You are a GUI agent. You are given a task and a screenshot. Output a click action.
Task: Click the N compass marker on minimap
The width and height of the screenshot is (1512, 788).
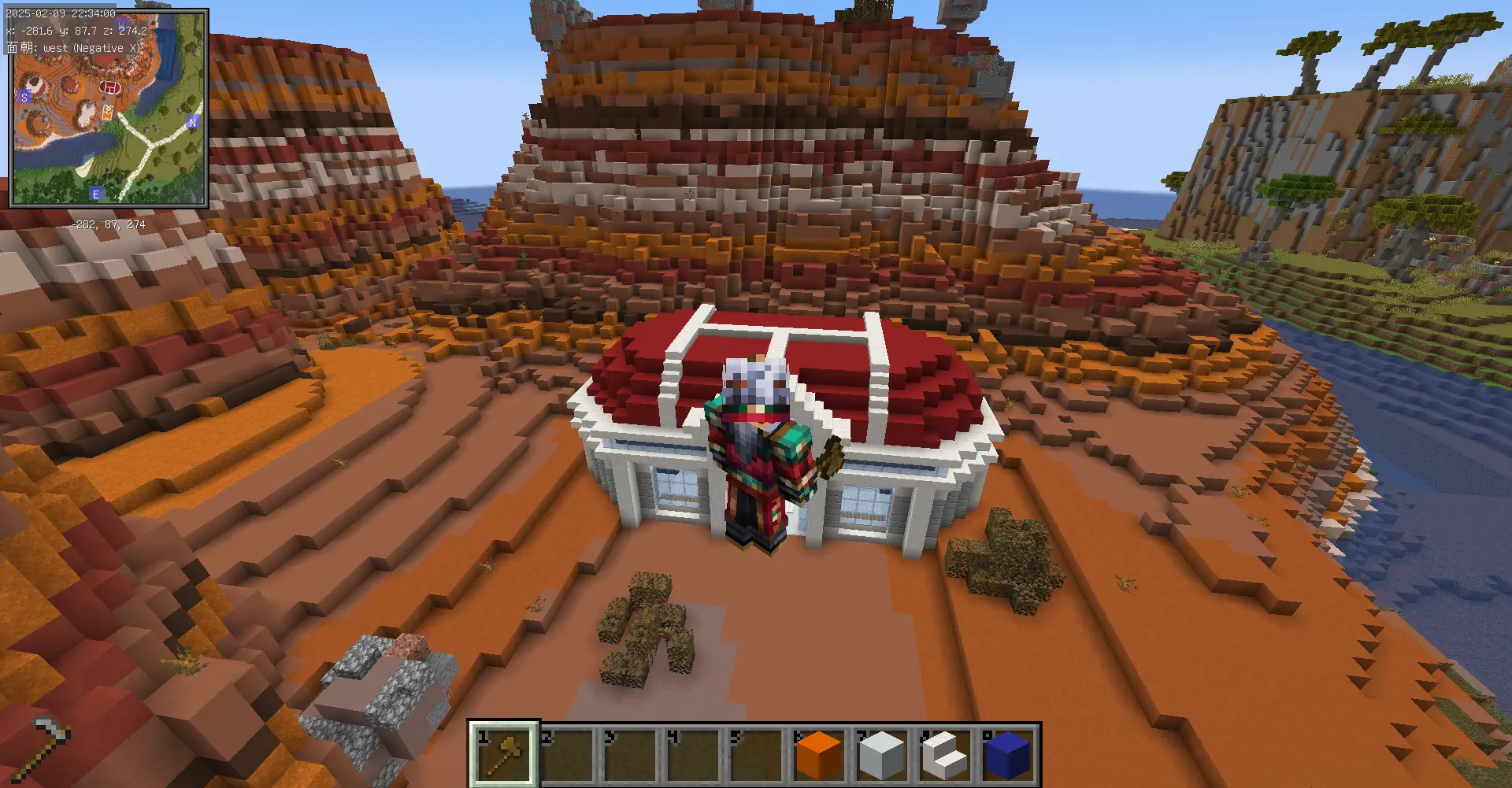tap(192, 122)
